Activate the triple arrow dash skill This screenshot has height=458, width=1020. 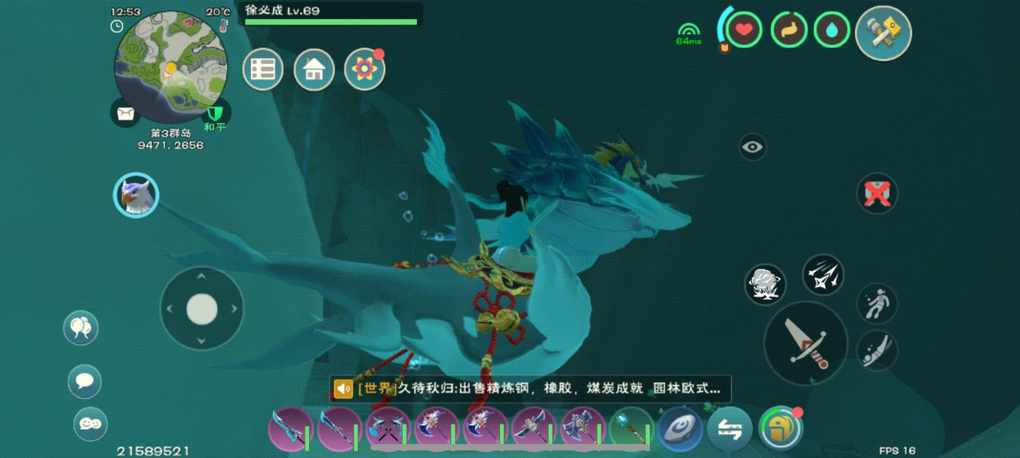pos(823,275)
